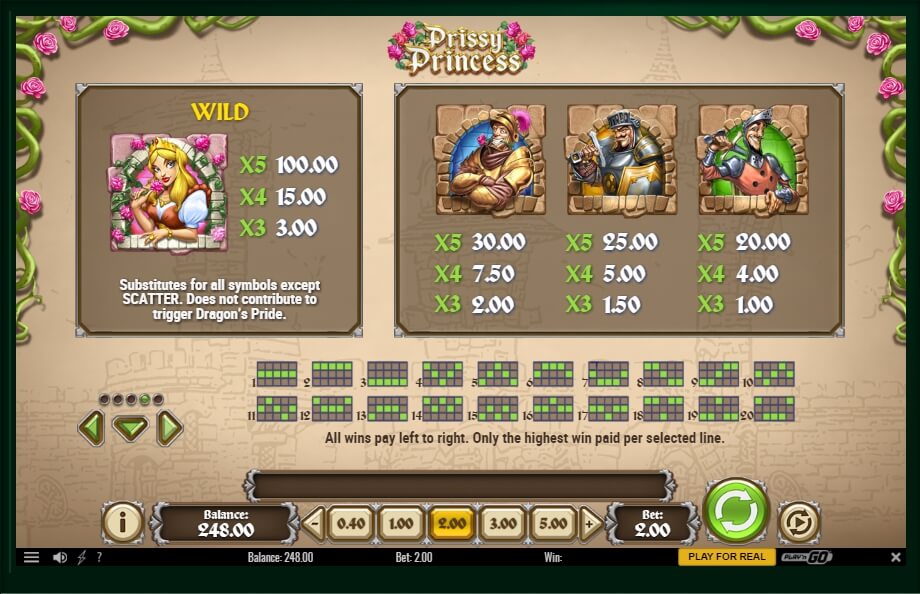Activate the auto play button
Screen dimensions: 920x594
798,522
